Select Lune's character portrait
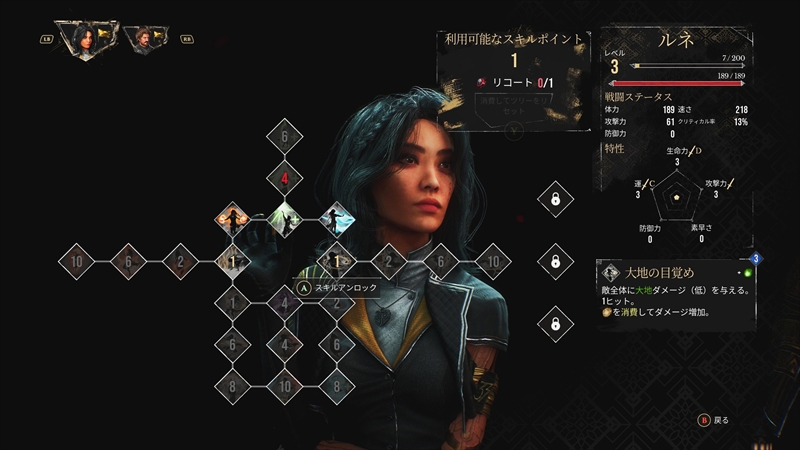 pos(82,40)
